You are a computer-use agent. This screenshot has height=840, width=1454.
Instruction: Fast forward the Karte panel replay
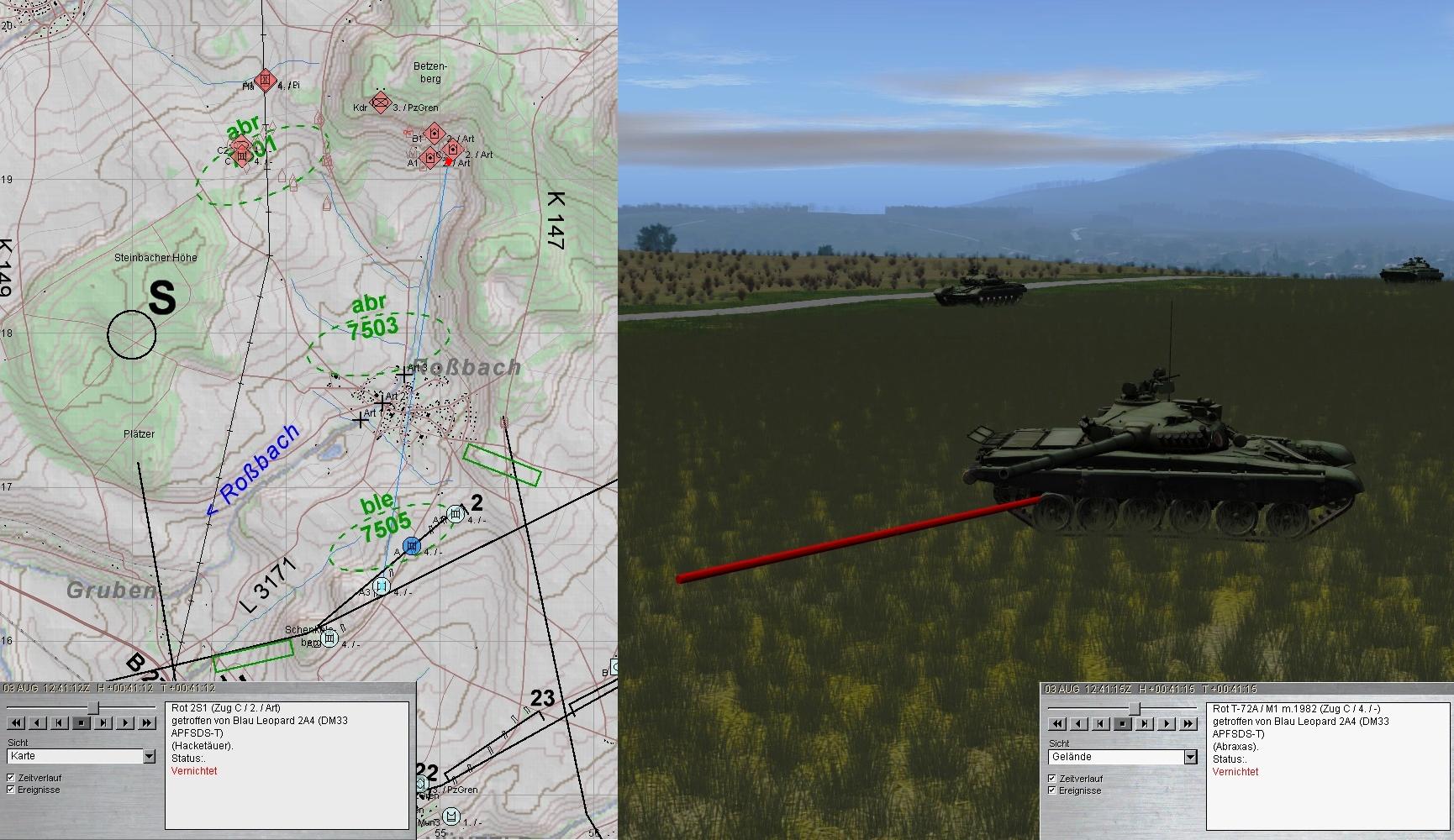click(147, 722)
